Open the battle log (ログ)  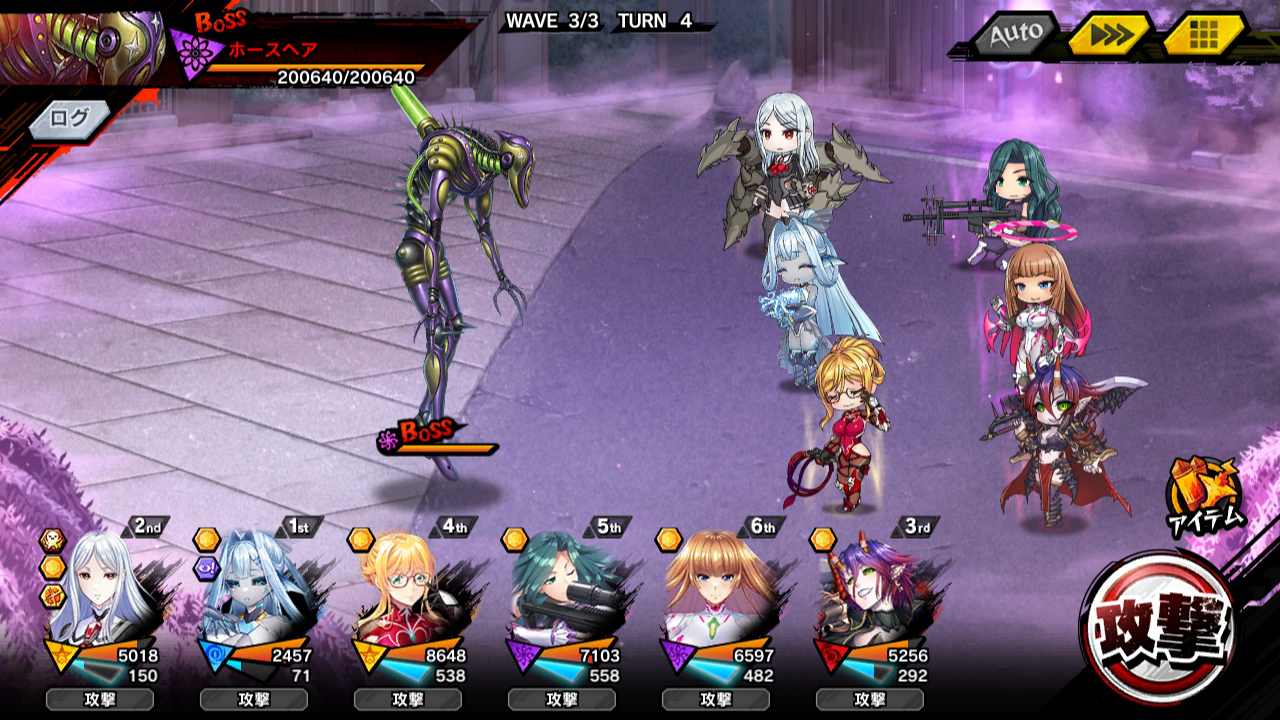(x=70, y=118)
